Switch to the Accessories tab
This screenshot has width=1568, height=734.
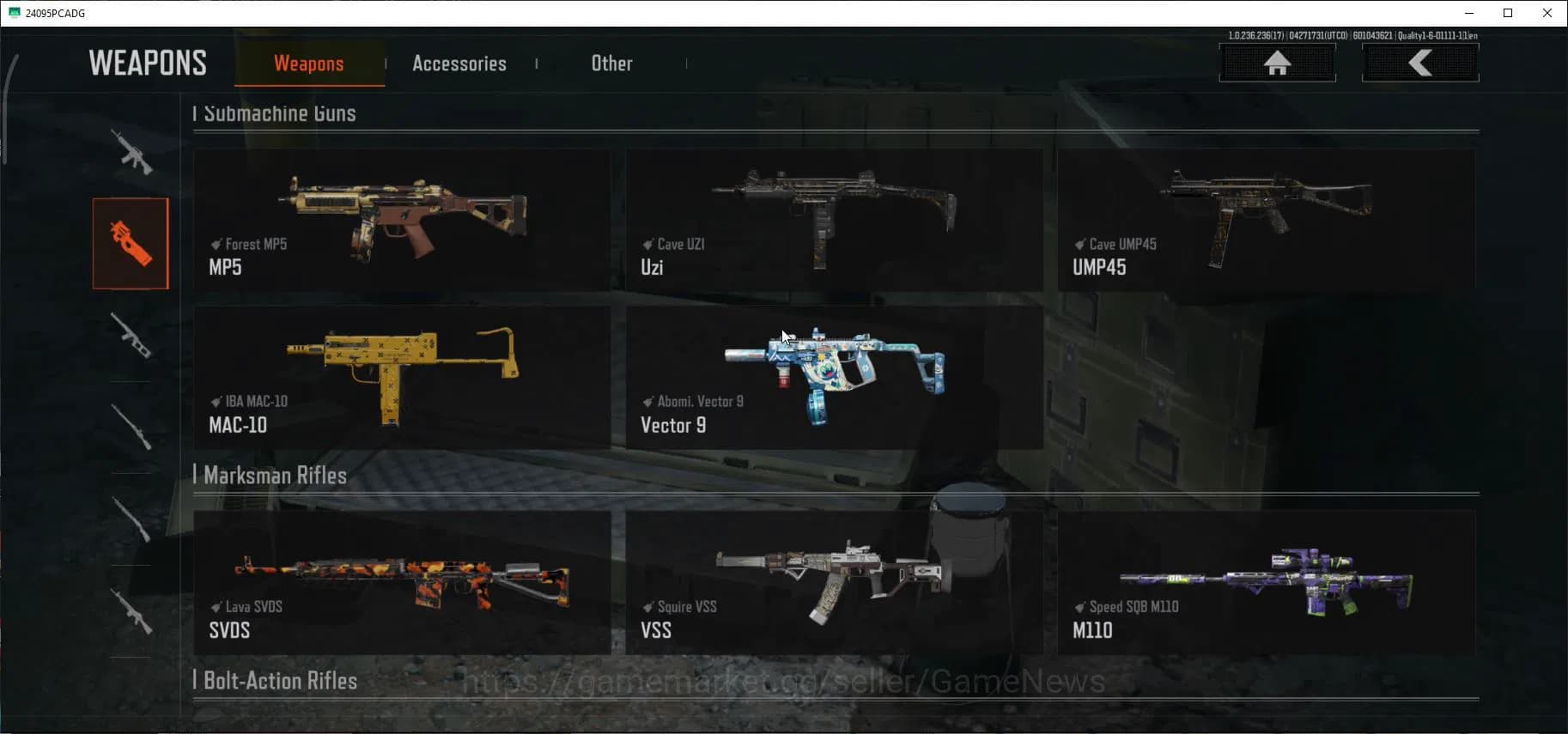click(459, 63)
